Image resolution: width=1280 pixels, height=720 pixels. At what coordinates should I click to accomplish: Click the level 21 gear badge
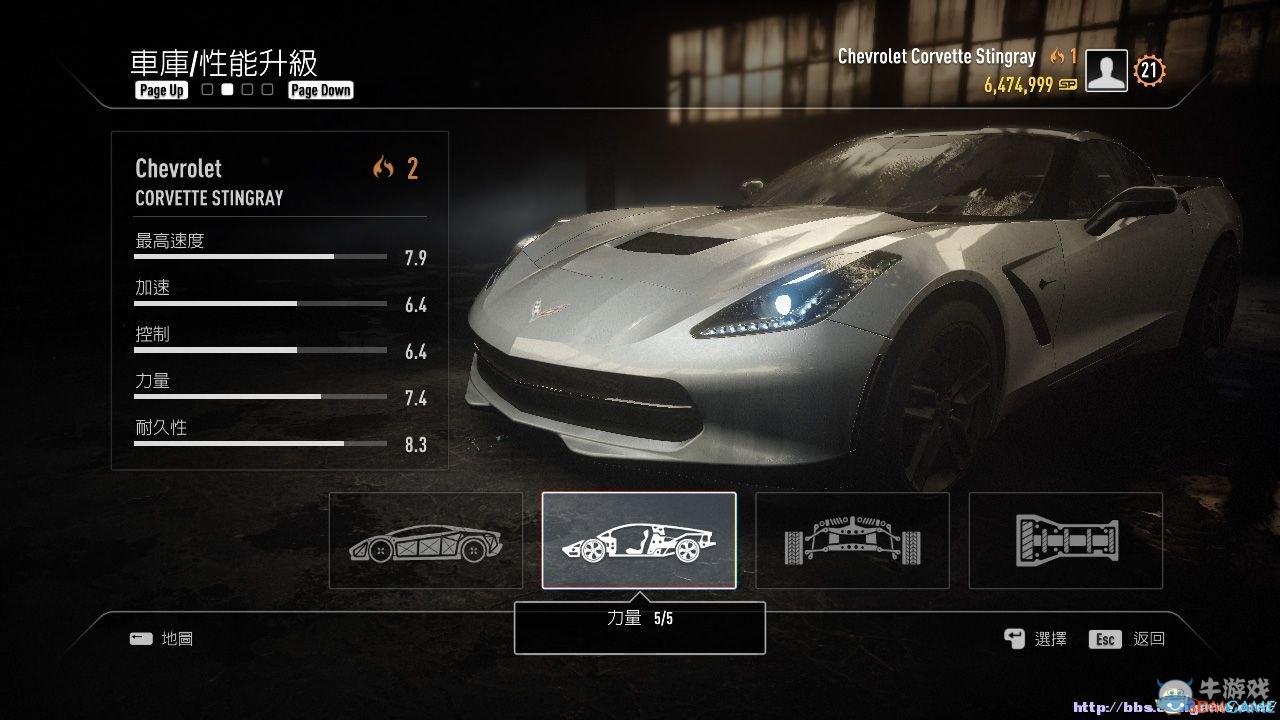pos(1148,70)
